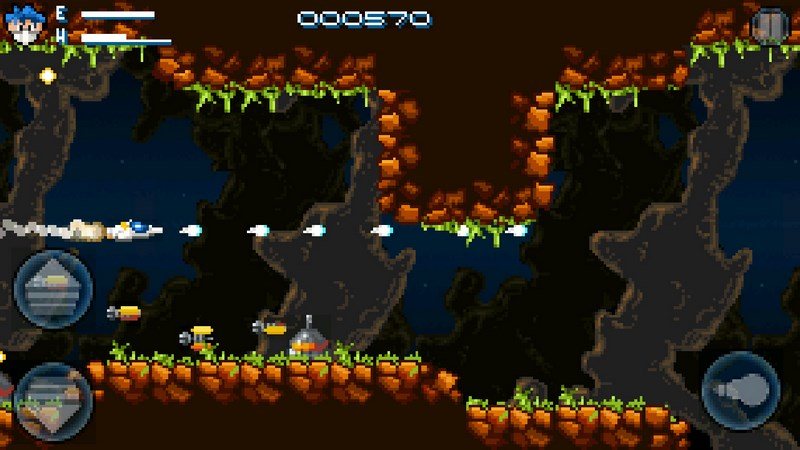
Task: Fire weapon with the bullet button
Action: (x=741, y=390)
